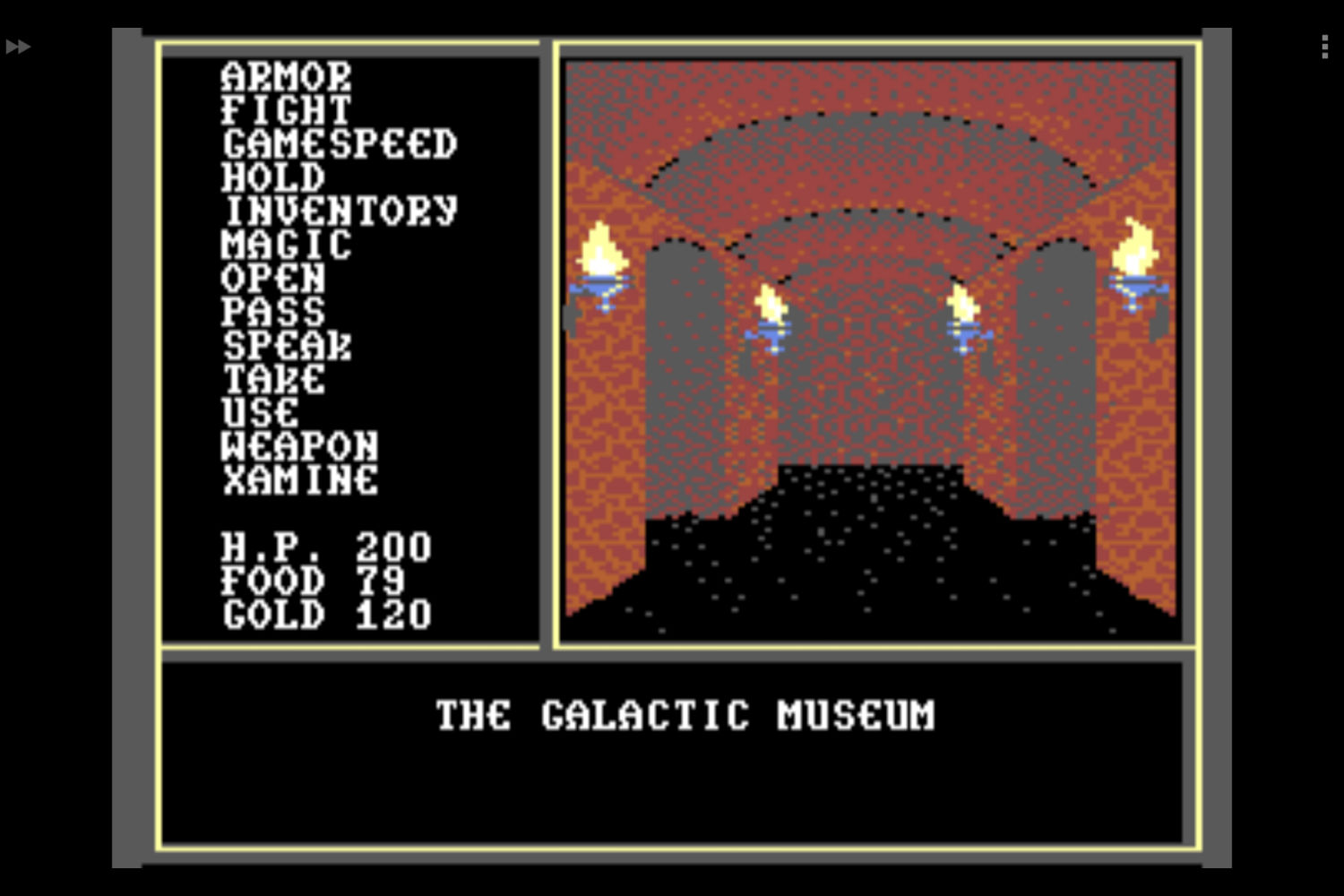Select the SPEAK menu command
Image resolution: width=1344 pixels, height=896 pixels.
[287, 347]
